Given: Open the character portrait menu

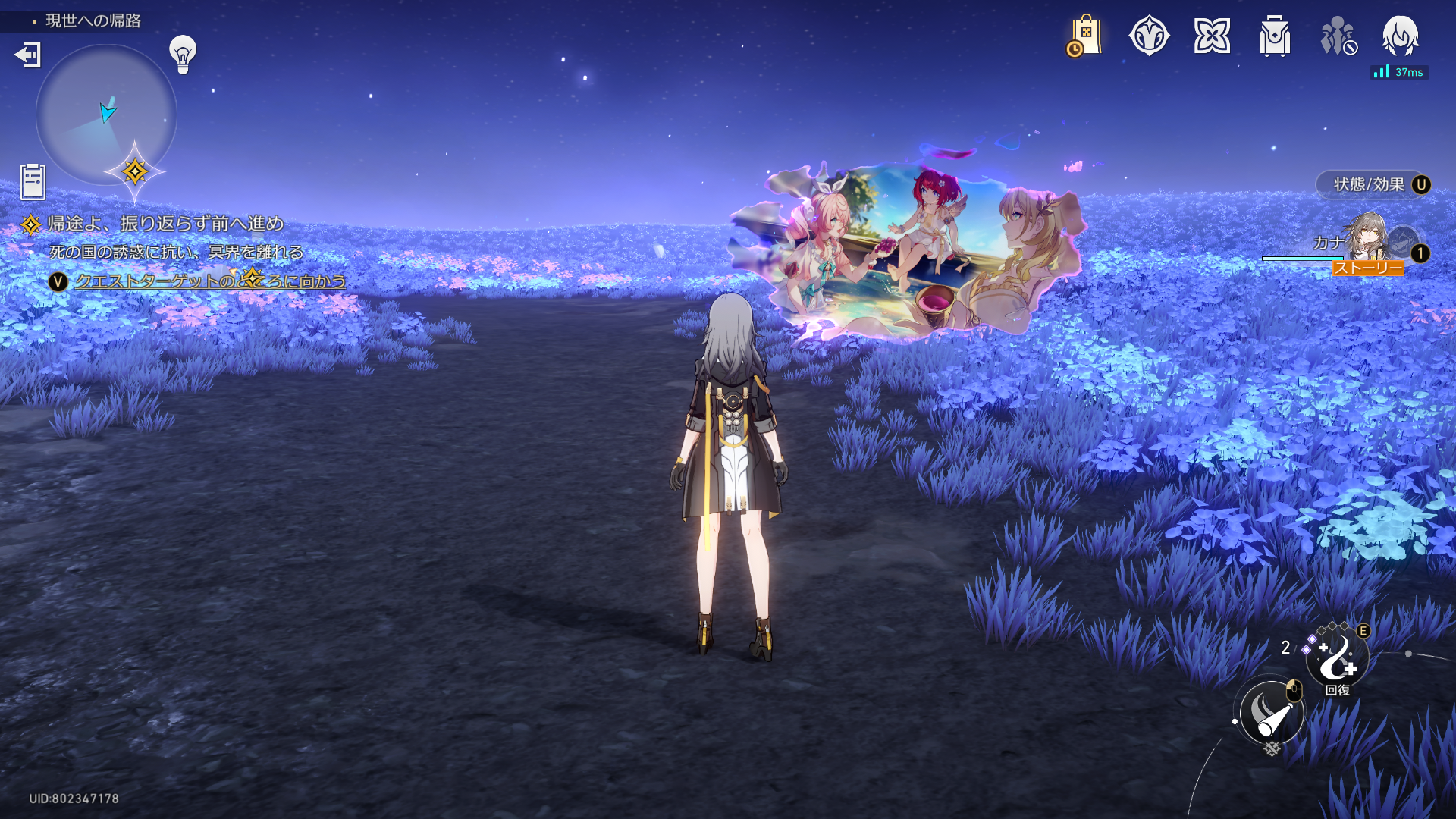Looking at the screenshot, I should [1400, 36].
